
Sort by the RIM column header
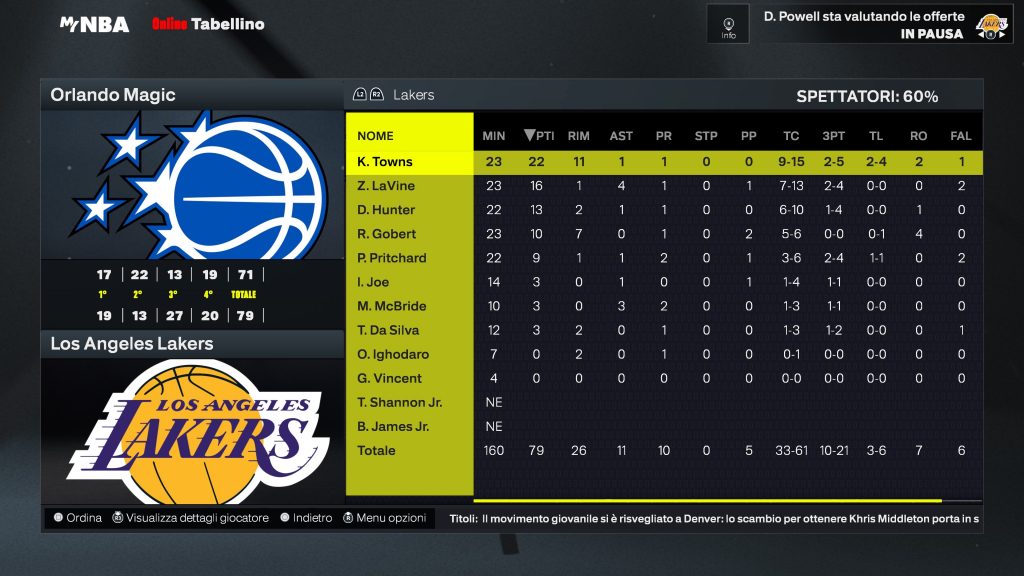coord(578,136)
